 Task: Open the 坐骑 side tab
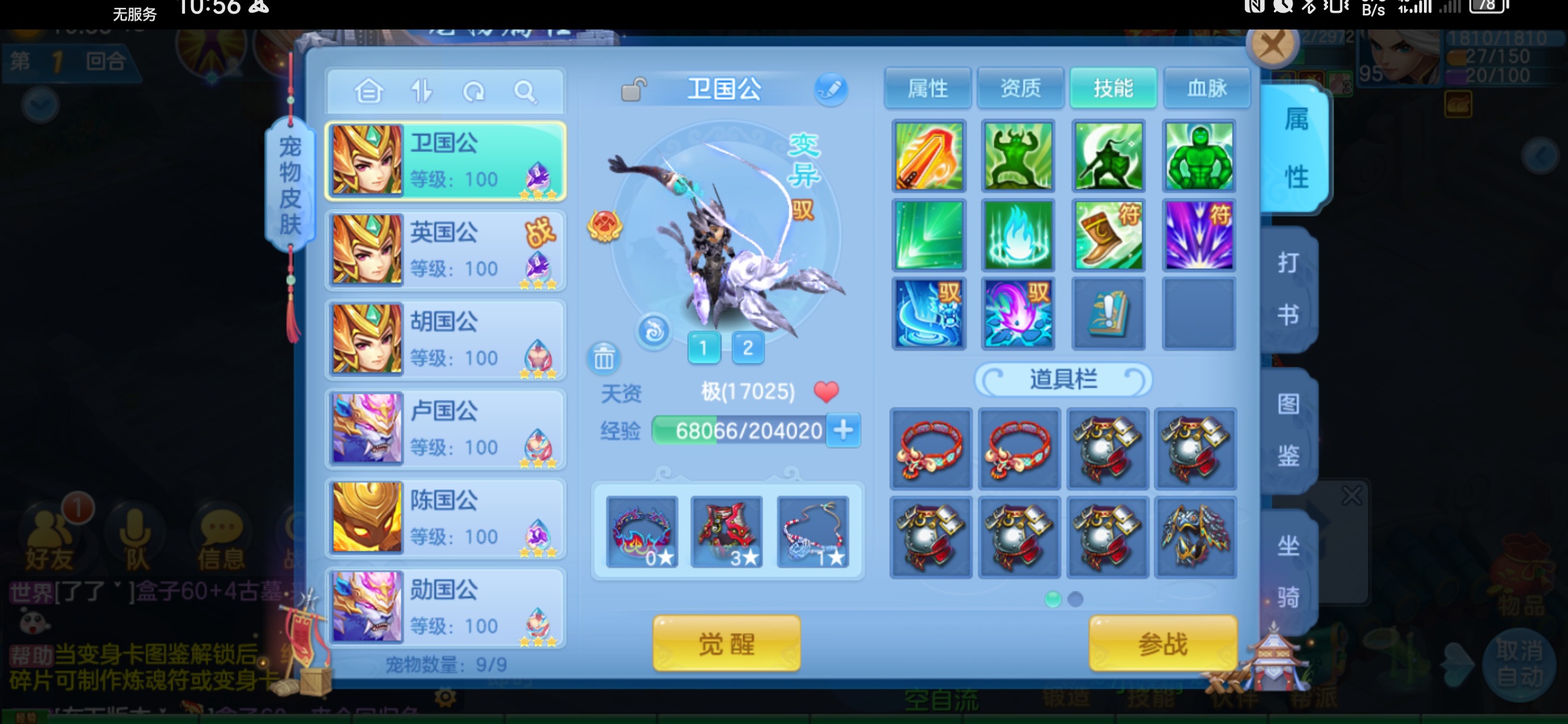[x=1288, y=571]
